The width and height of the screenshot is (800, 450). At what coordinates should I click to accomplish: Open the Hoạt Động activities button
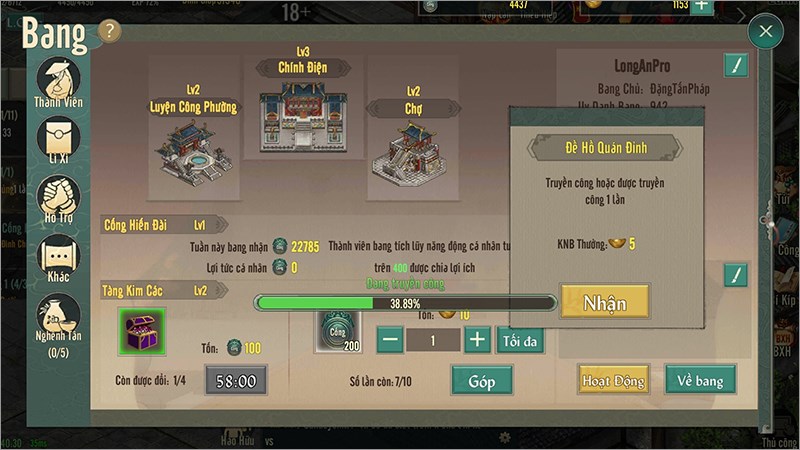(x=613, y=379)
